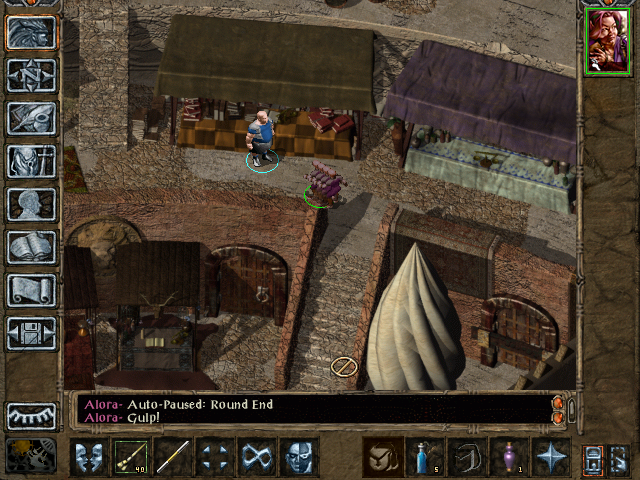
Task: Toggle the mask-face stealth button
Action: [299, 457]
